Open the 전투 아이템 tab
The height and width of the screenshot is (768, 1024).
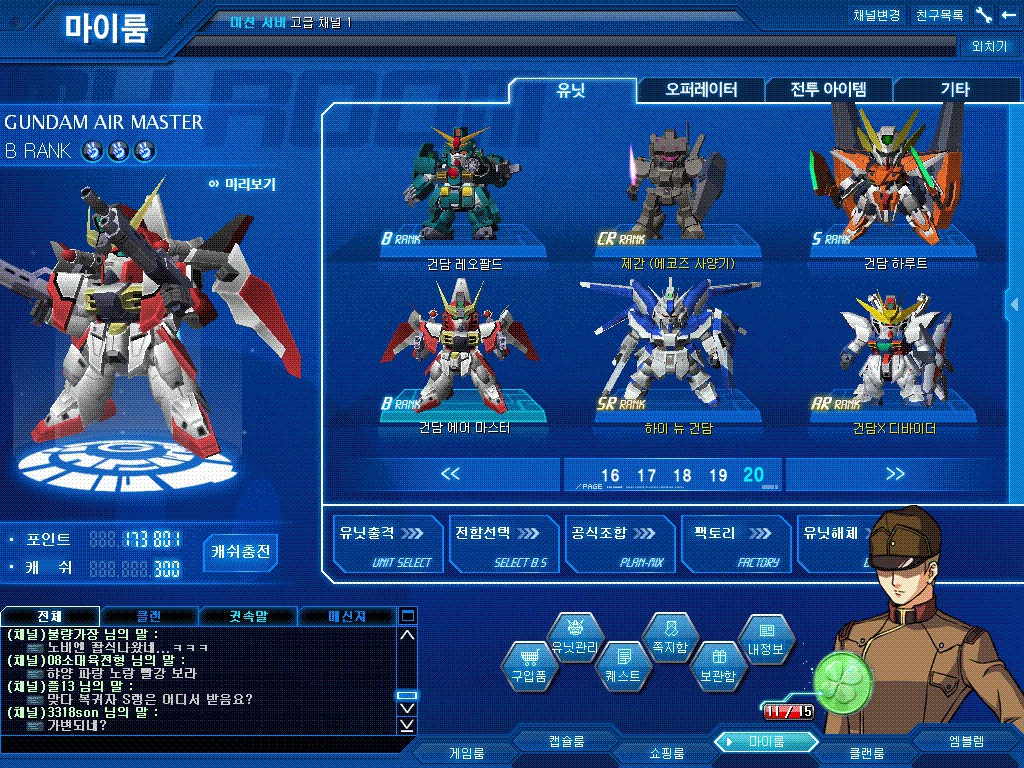tap(828, 90)
